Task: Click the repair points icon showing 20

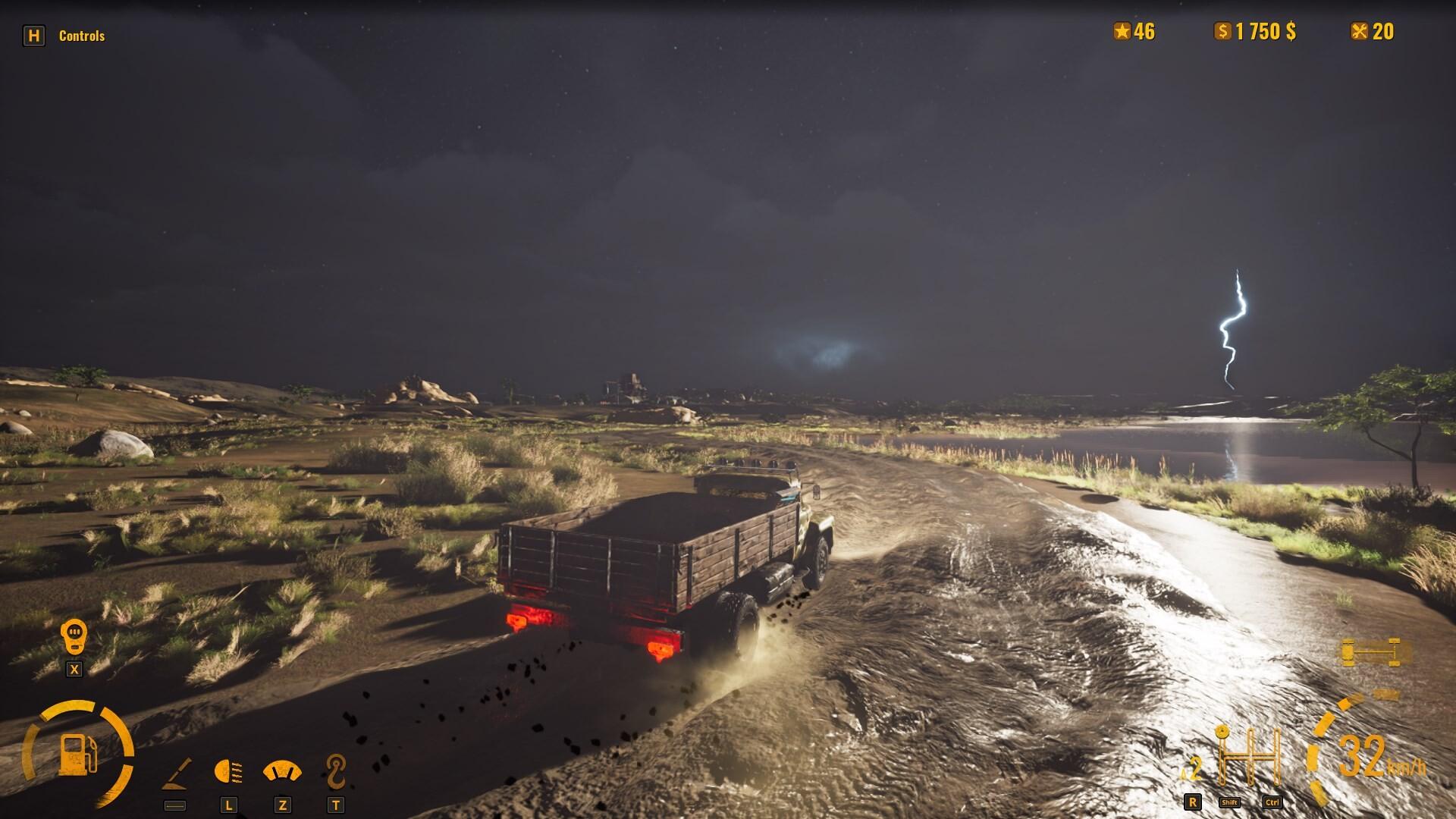Action: (1360, 32)
